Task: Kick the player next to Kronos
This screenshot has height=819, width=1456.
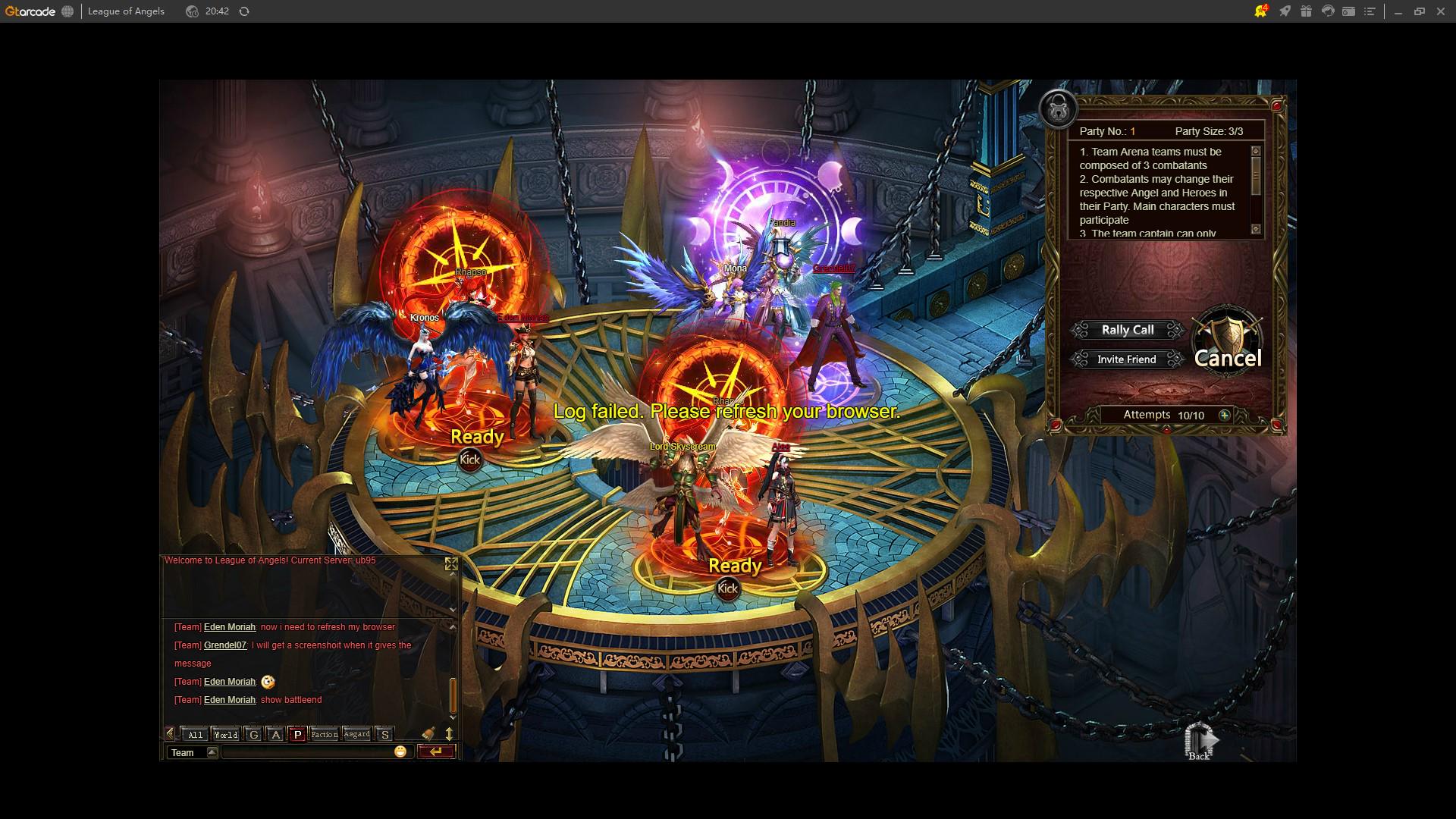Action: [469, 460]
